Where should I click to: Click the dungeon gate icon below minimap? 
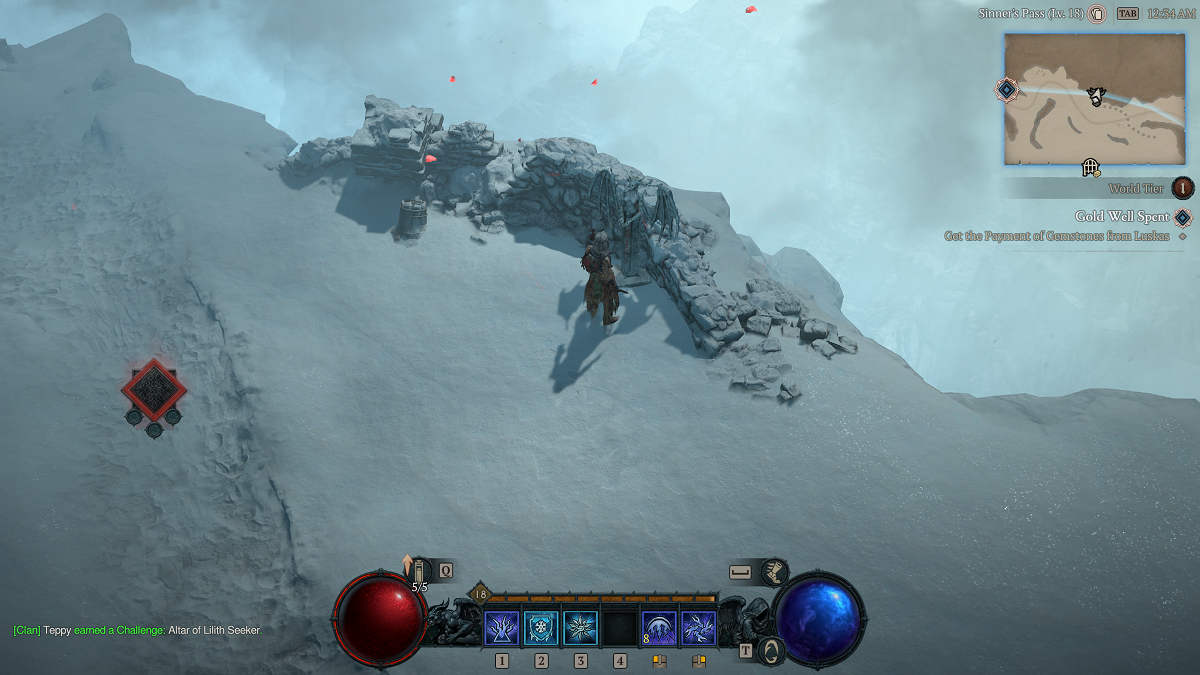click(1091, 167)
